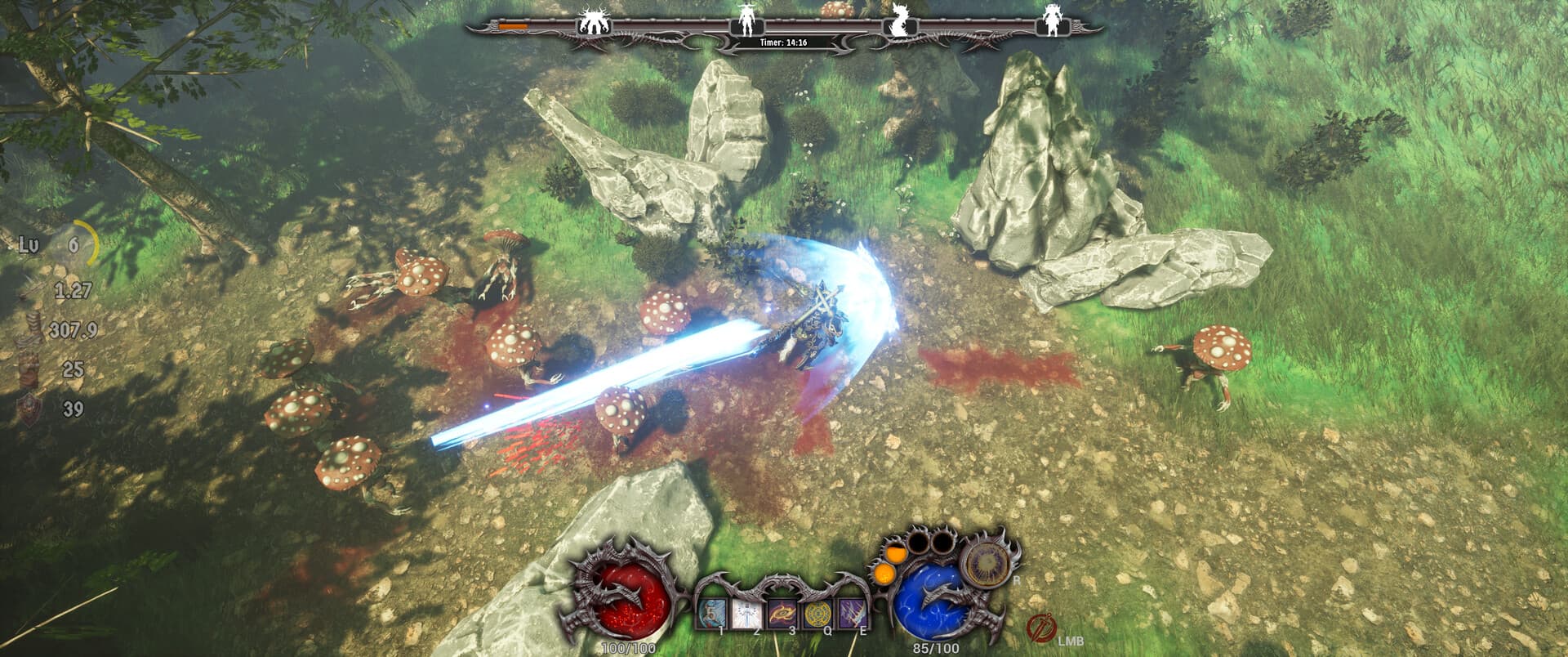Click the Timer: 14:16 display
The height and width of the screenshot is (657, 1568).
click(784, 42)
